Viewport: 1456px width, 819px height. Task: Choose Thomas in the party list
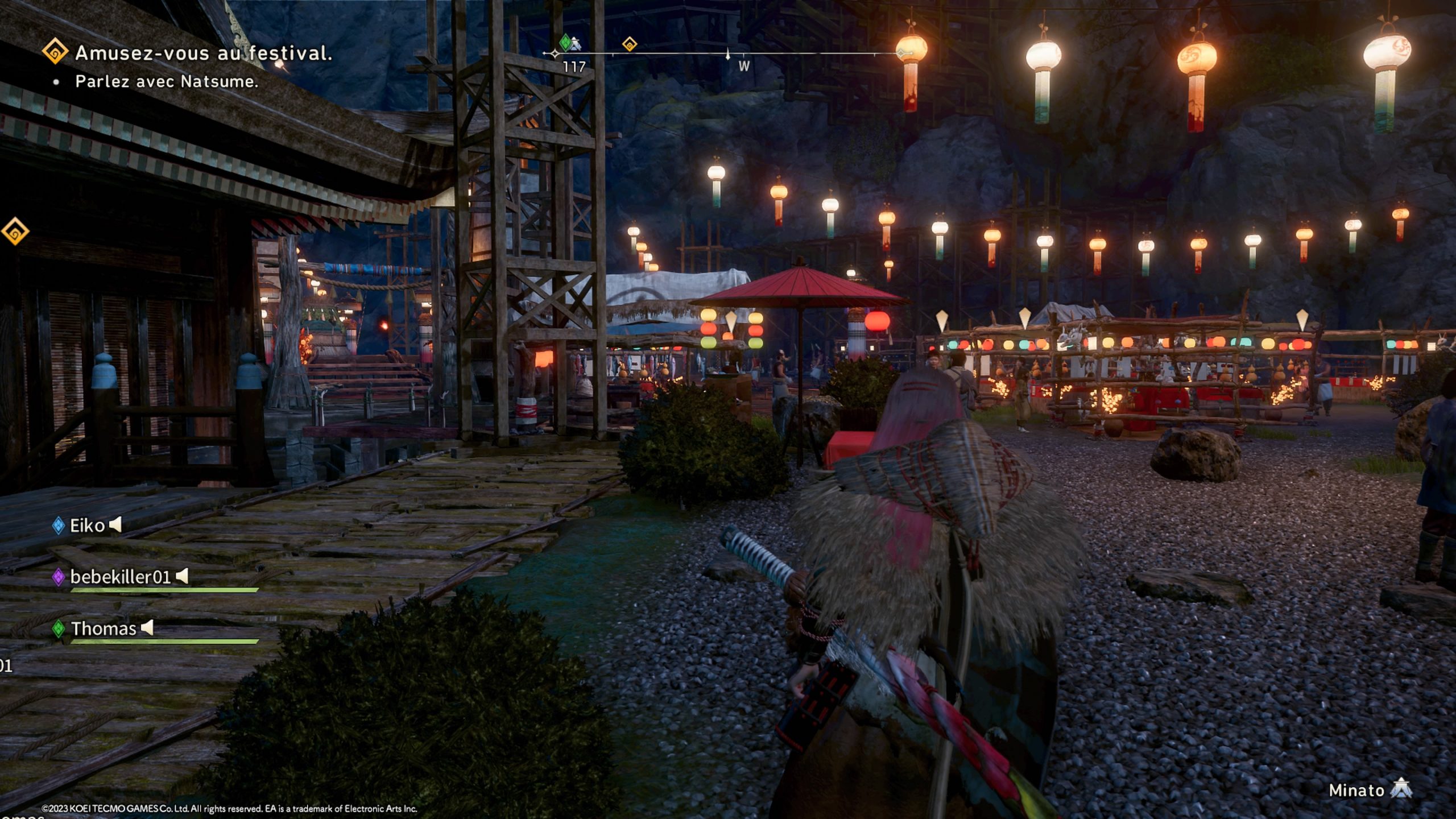[x=103, y=628]
